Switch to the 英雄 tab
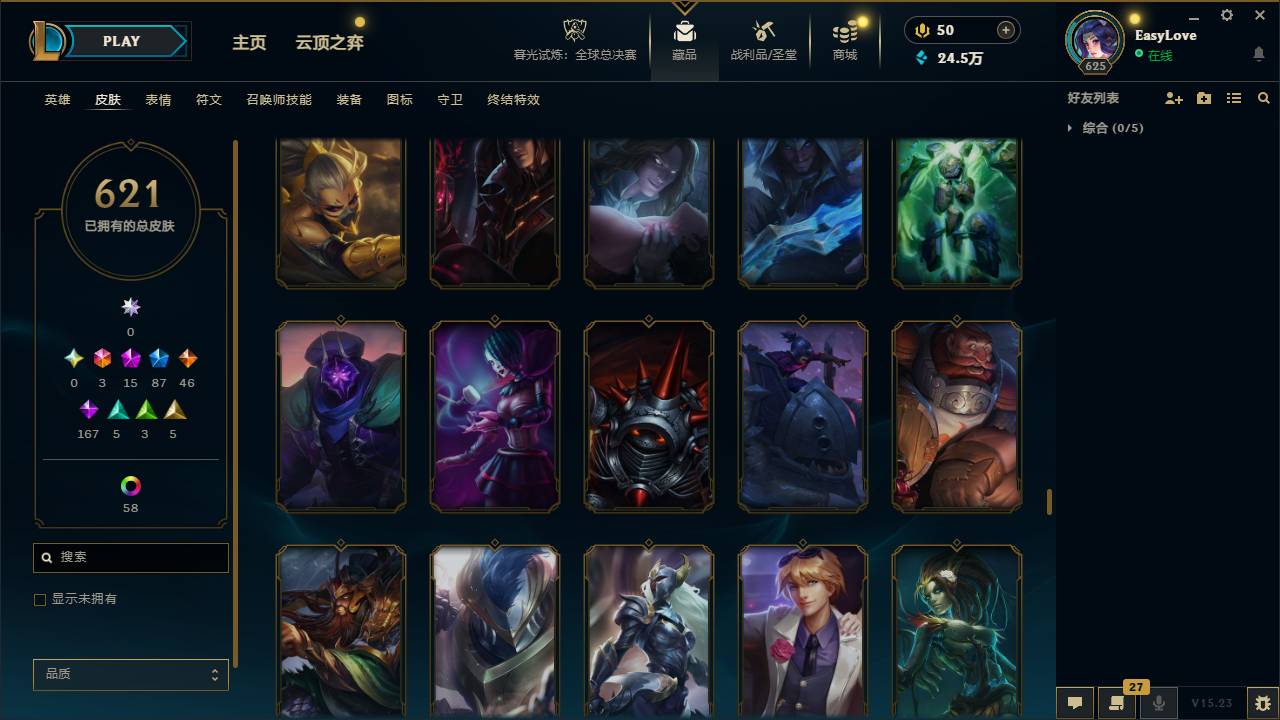The image size is (1280, 720). [57, 100]
